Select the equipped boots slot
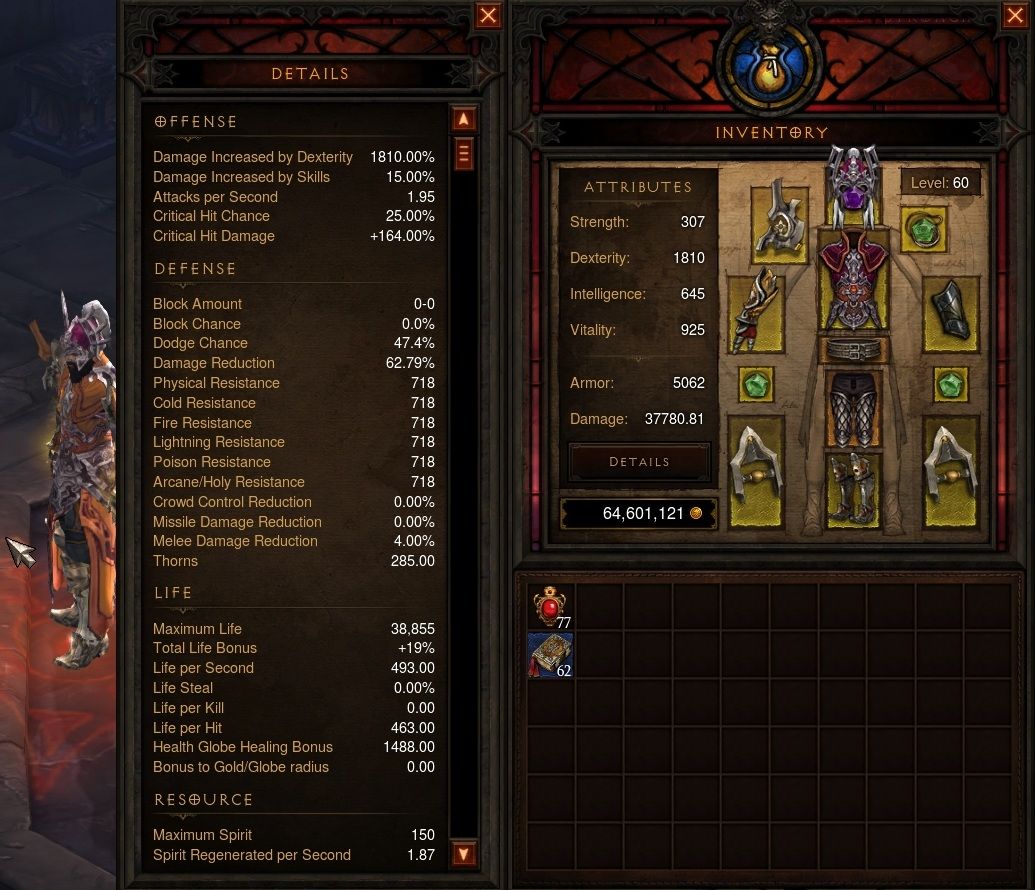This screenshot has height=890, width=1035. click(x=853, y=487)
